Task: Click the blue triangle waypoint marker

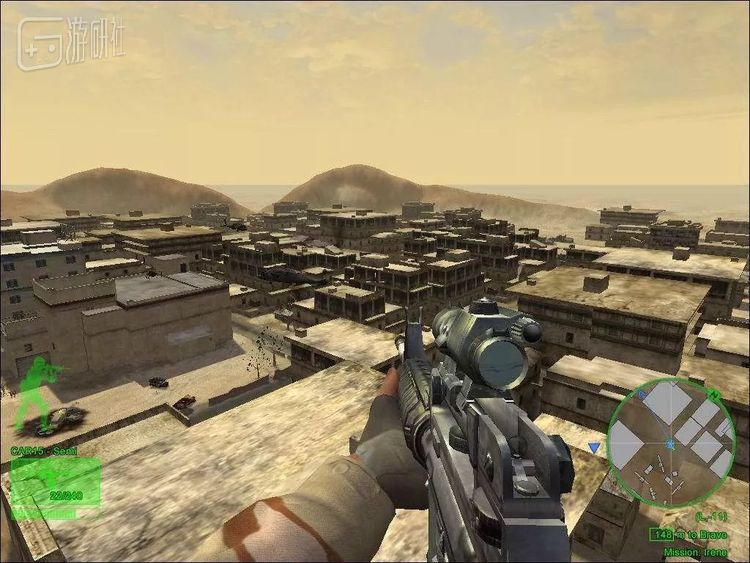Action: [x=595, y=447]
